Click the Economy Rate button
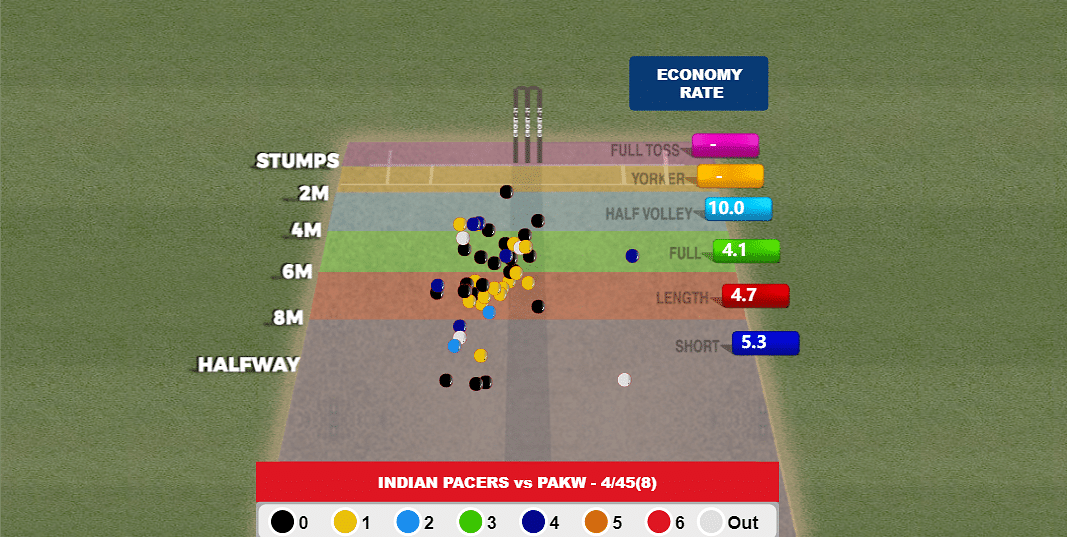This screenshot has width=1067, height=537. coord(698,83)
